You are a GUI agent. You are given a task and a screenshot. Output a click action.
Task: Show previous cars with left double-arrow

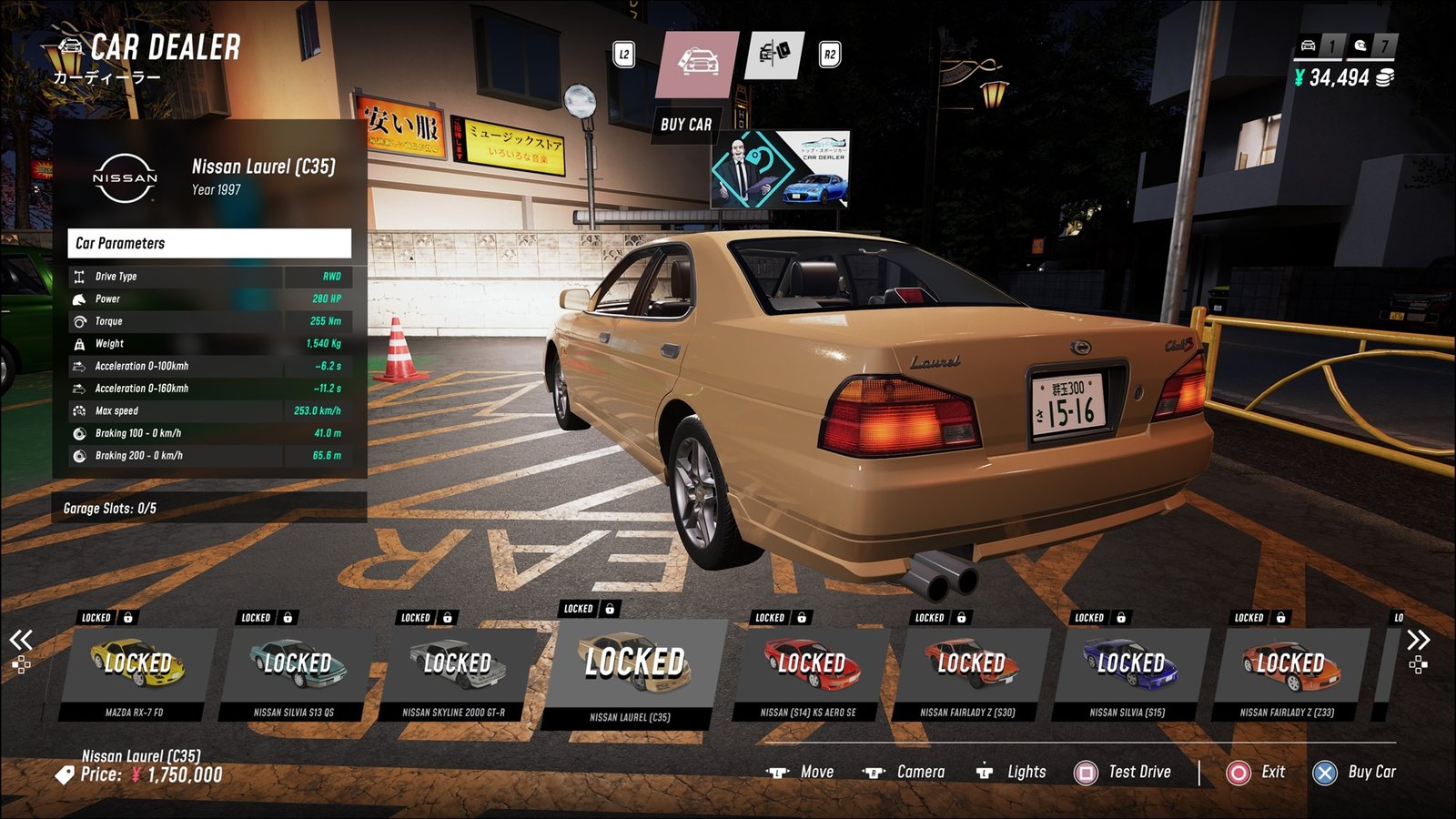[21, 641]
